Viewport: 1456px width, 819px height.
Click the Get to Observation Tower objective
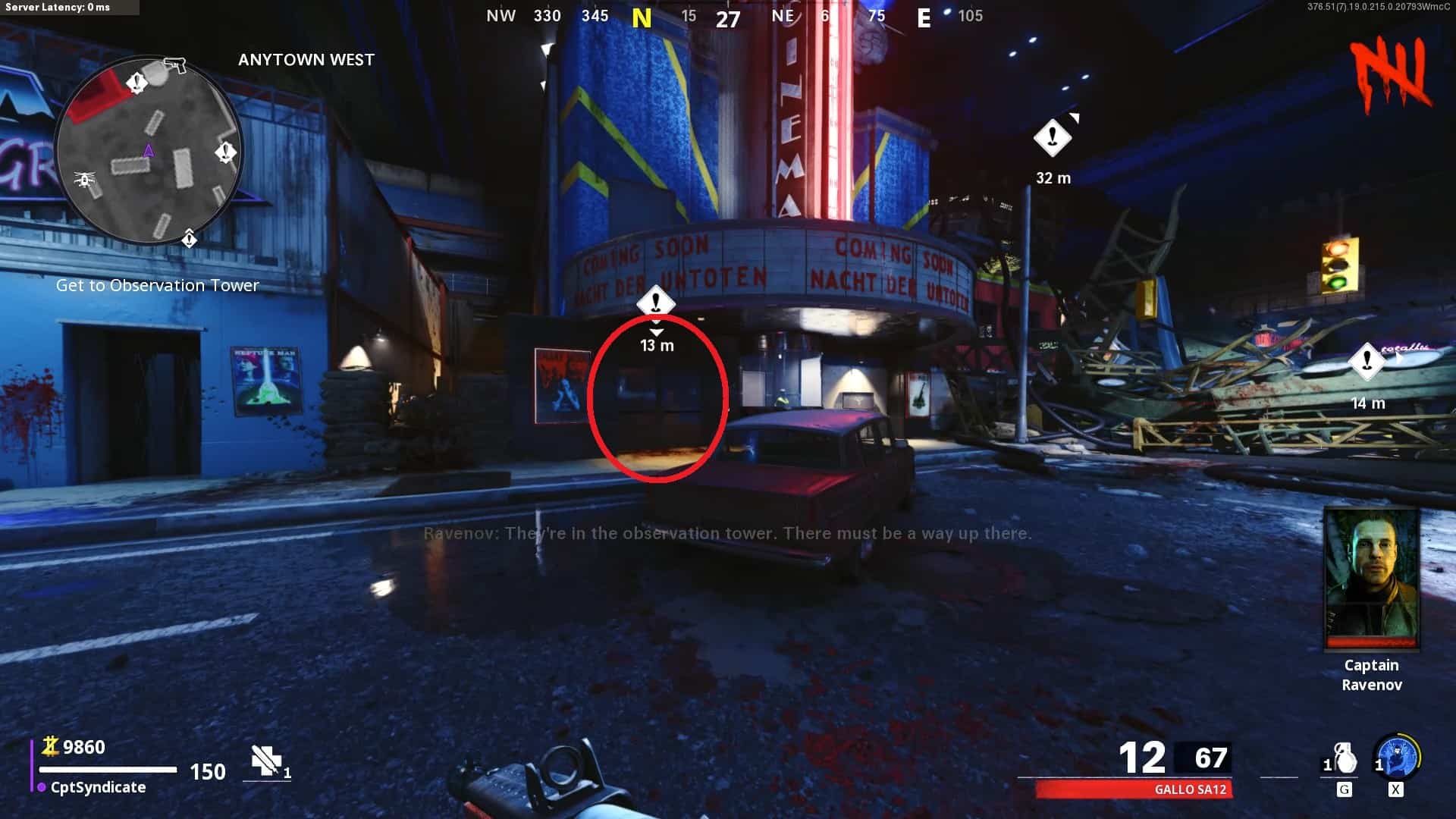pyautogui.click(x=158, y=285)
